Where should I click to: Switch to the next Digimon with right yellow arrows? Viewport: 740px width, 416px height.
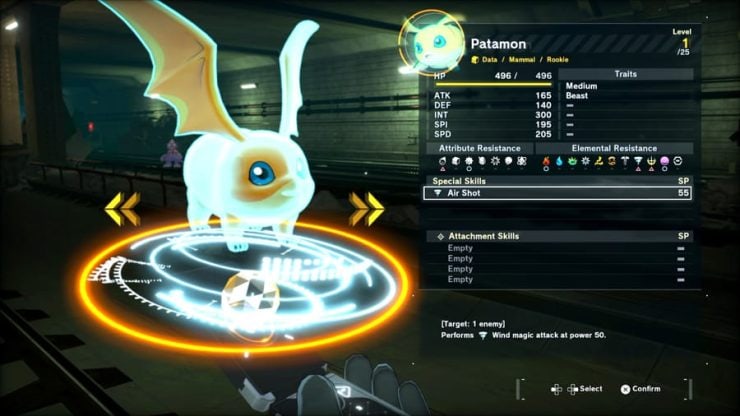tap(366, 208)
